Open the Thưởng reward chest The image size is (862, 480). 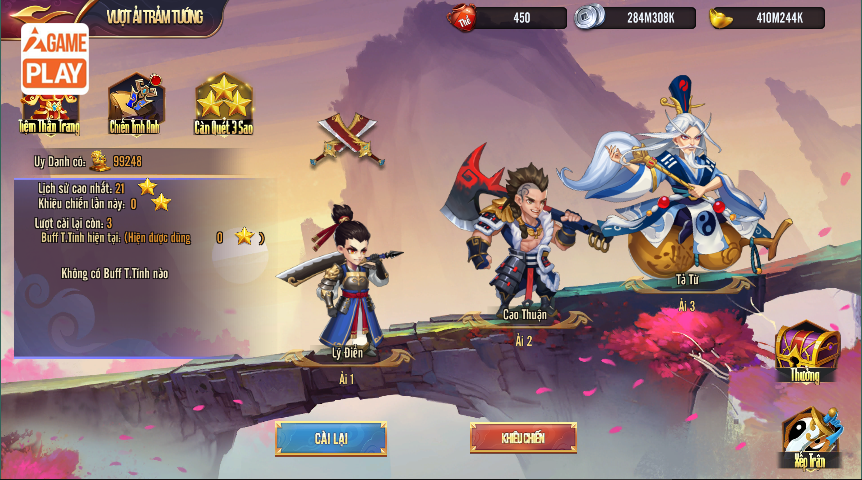(x=805, y=351)
